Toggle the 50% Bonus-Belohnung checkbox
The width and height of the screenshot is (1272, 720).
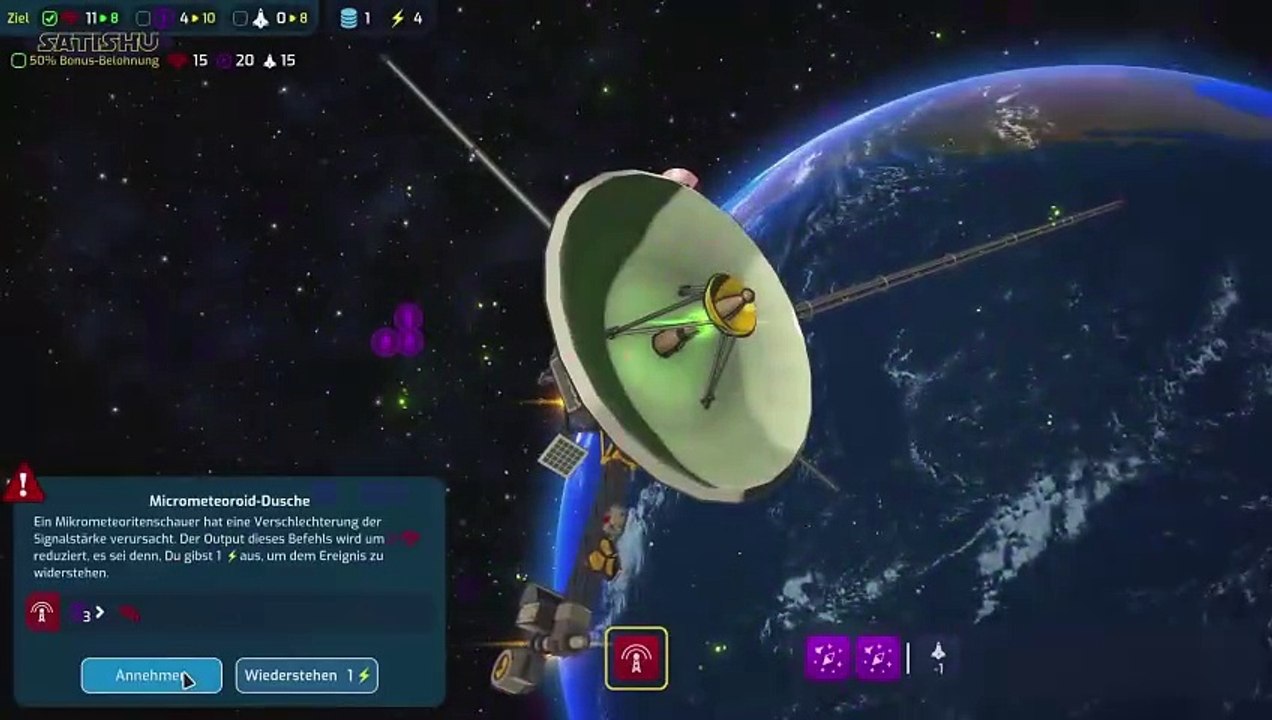(x=18, y=61)
